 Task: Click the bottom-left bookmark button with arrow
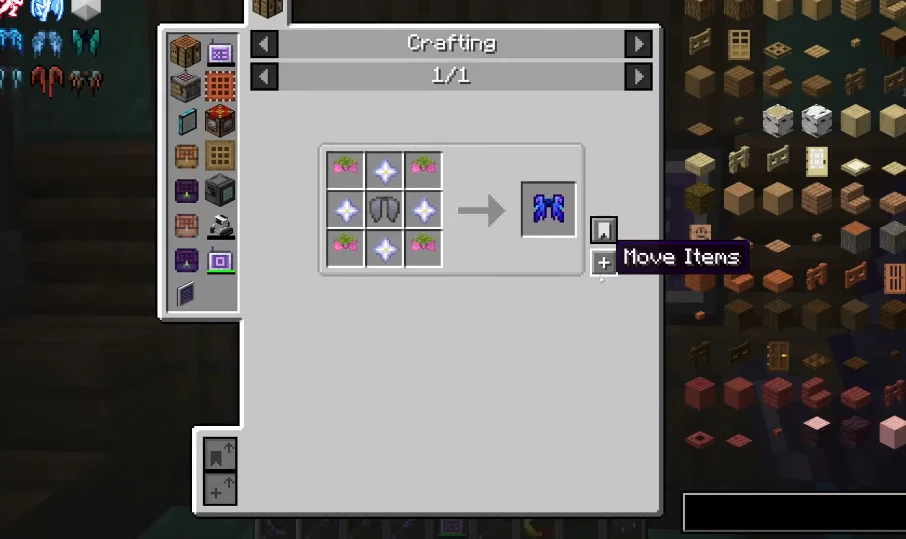[220, 455]
